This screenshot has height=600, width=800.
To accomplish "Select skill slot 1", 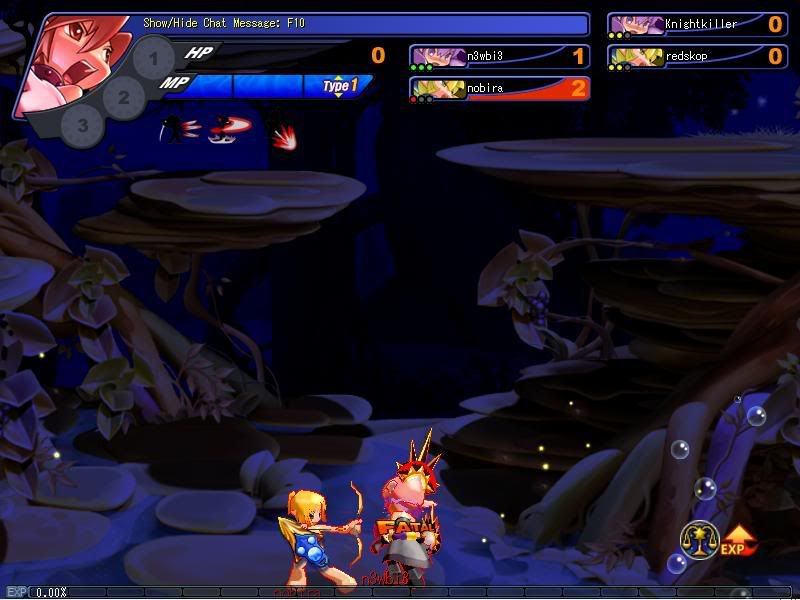I will pyautogui.click(x=153, y=59).
